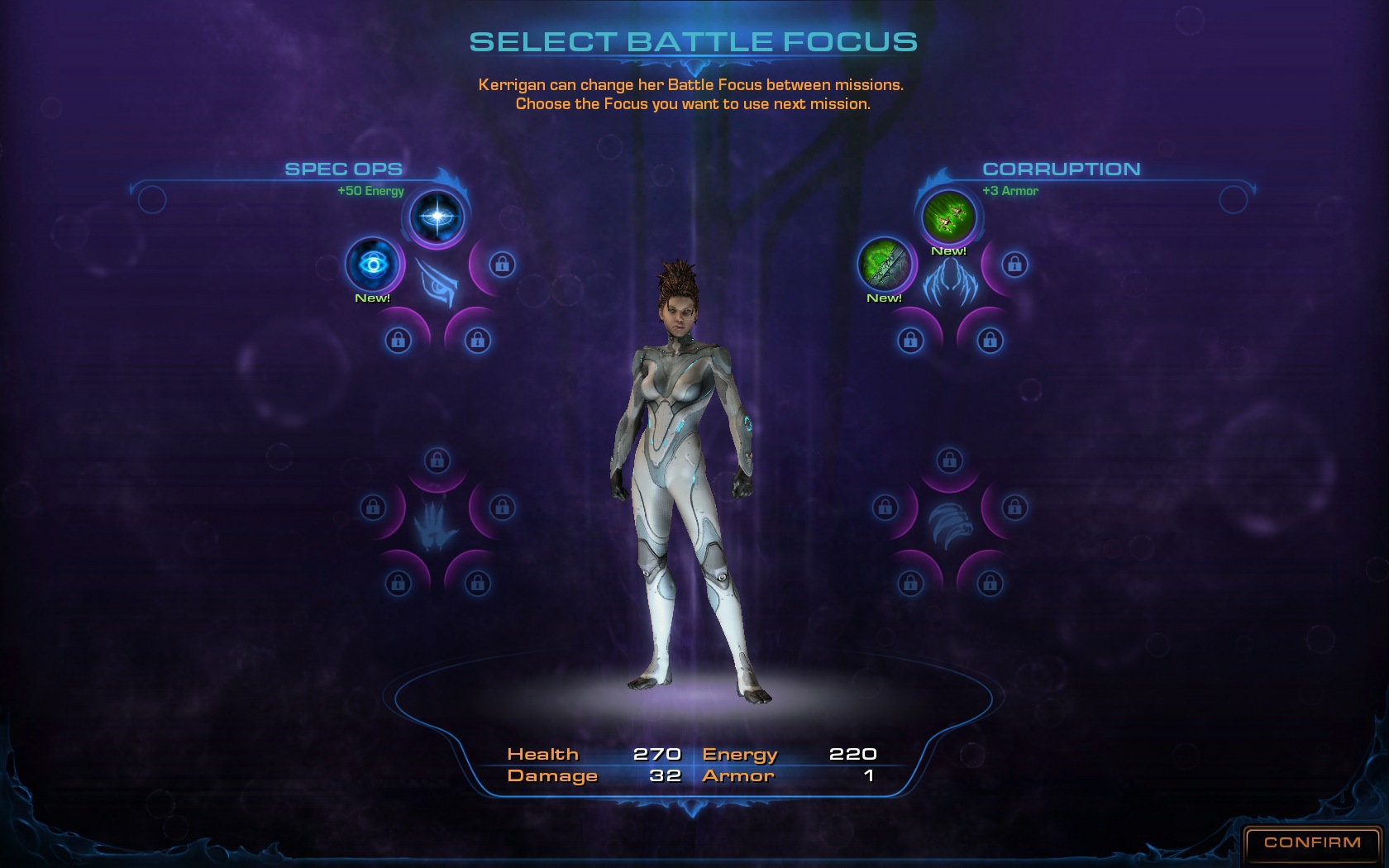
Task: Select the new banelings ability in Corruption
Action: click(947, 217)
